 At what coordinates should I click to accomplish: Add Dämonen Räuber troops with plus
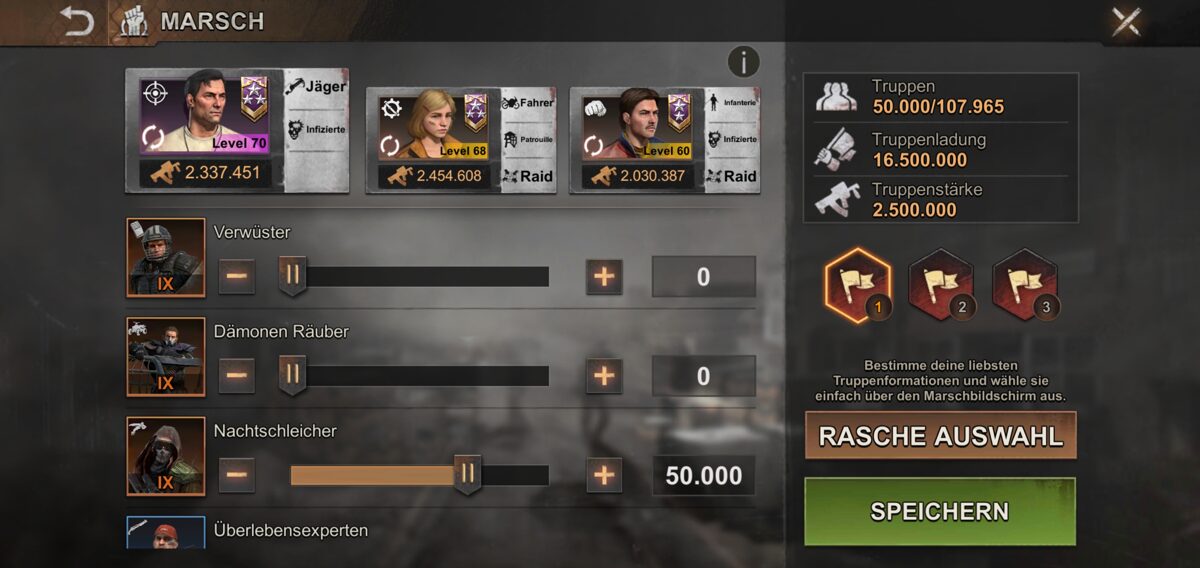[603, 375]
